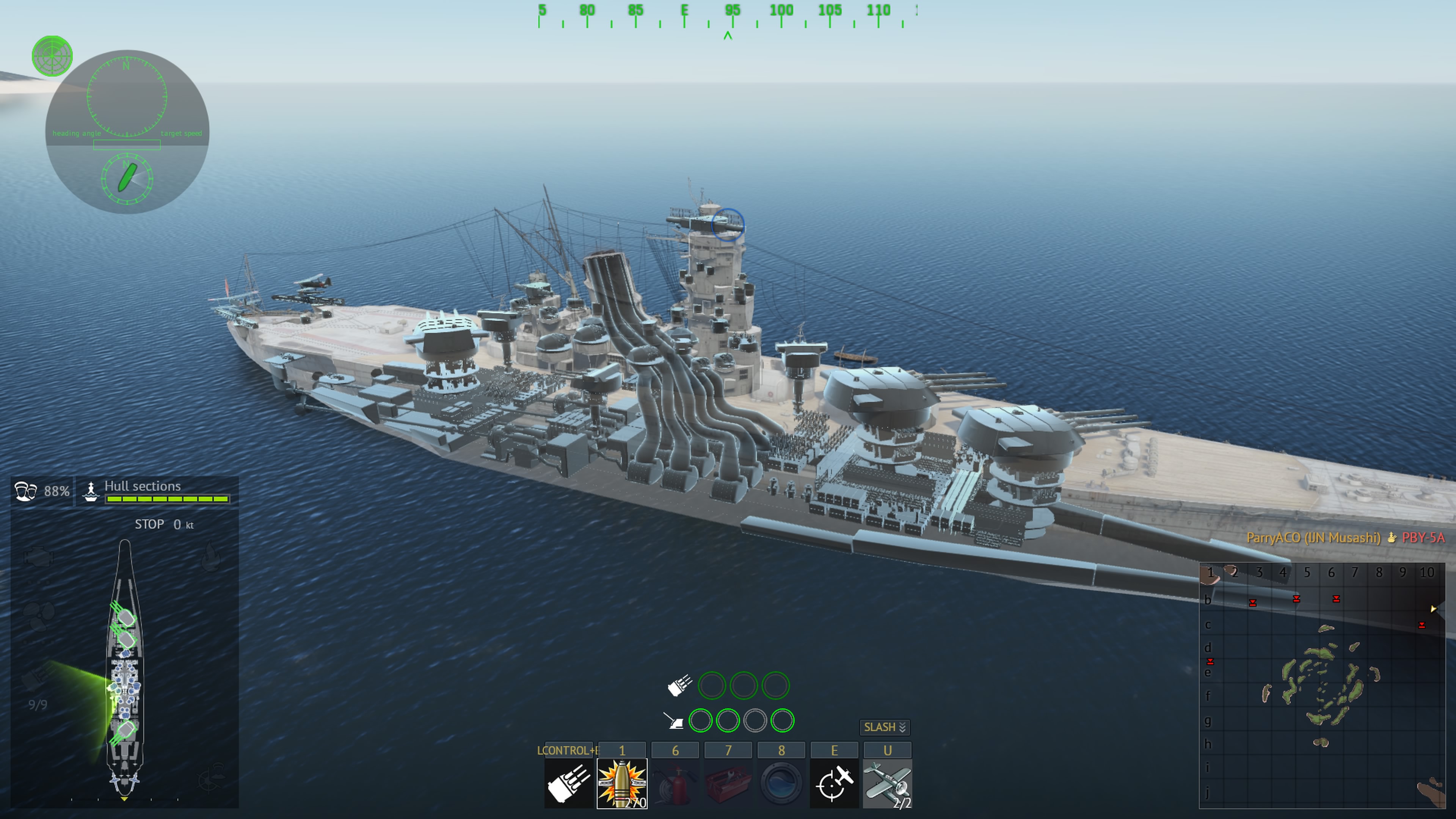
Task: Click the large compass dial marked N
Action: [127, 97]
